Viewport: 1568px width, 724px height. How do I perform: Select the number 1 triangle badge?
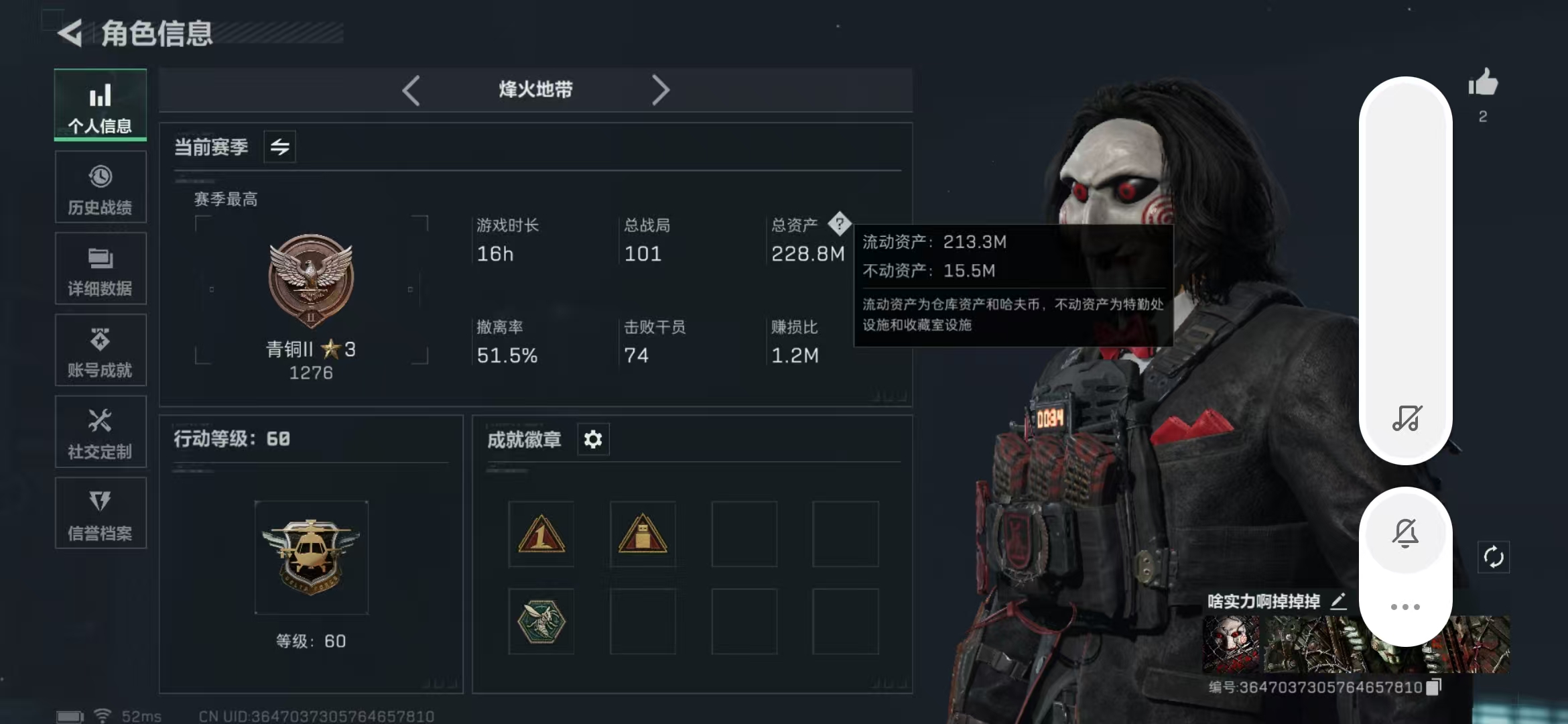coord(541,534)
